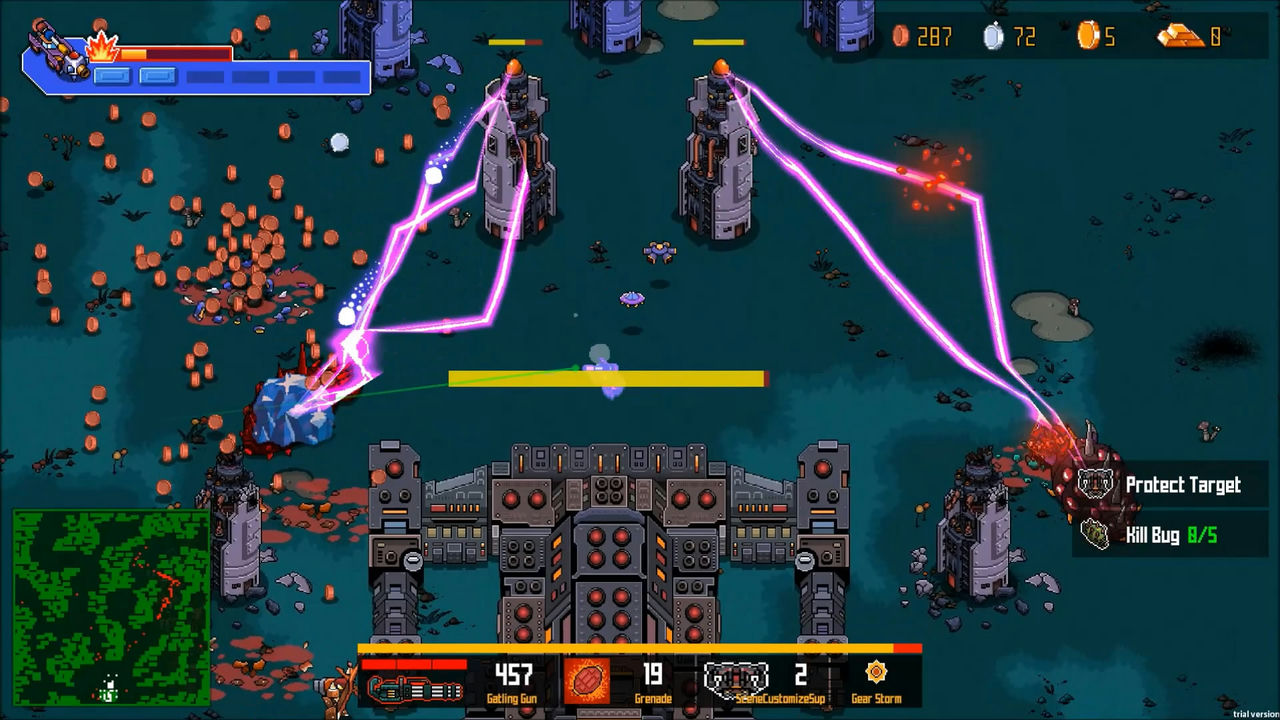
Task: Activate the SceneCustomizeSup support icon
Action: coord(735,679)
